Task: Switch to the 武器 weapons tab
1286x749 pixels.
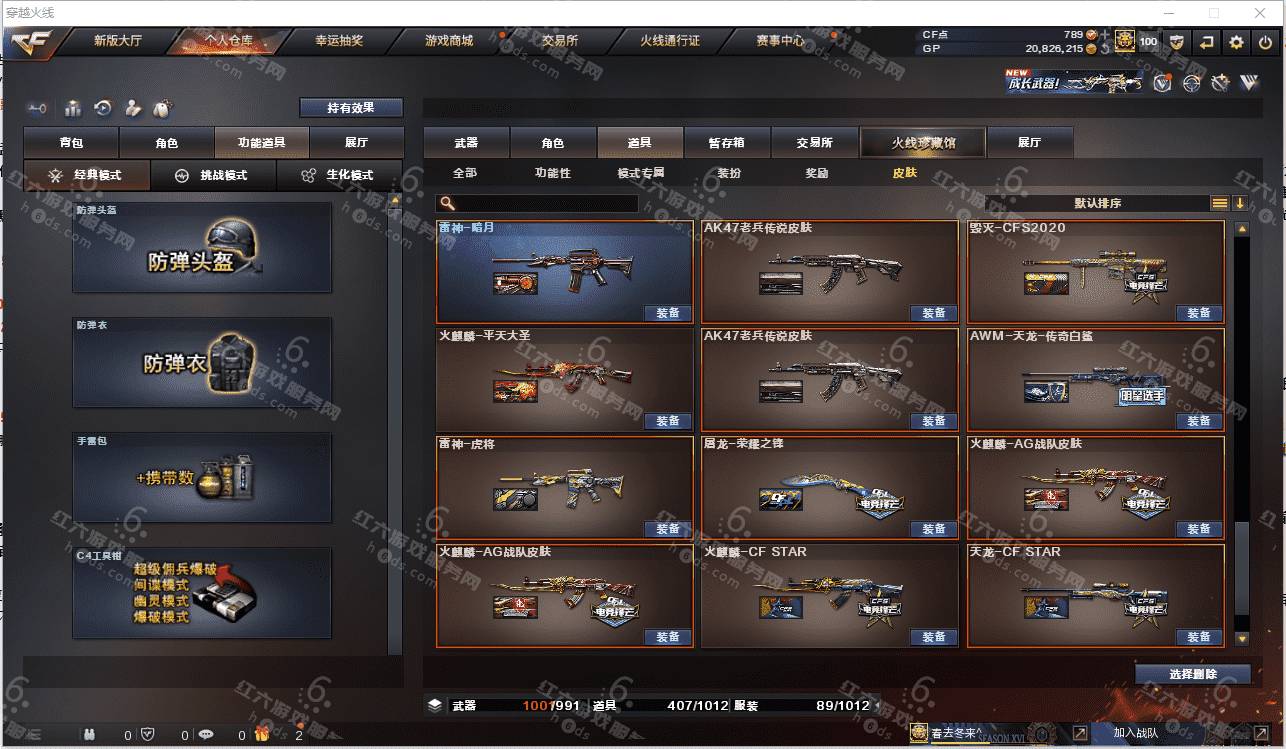Action: (466, 143)
